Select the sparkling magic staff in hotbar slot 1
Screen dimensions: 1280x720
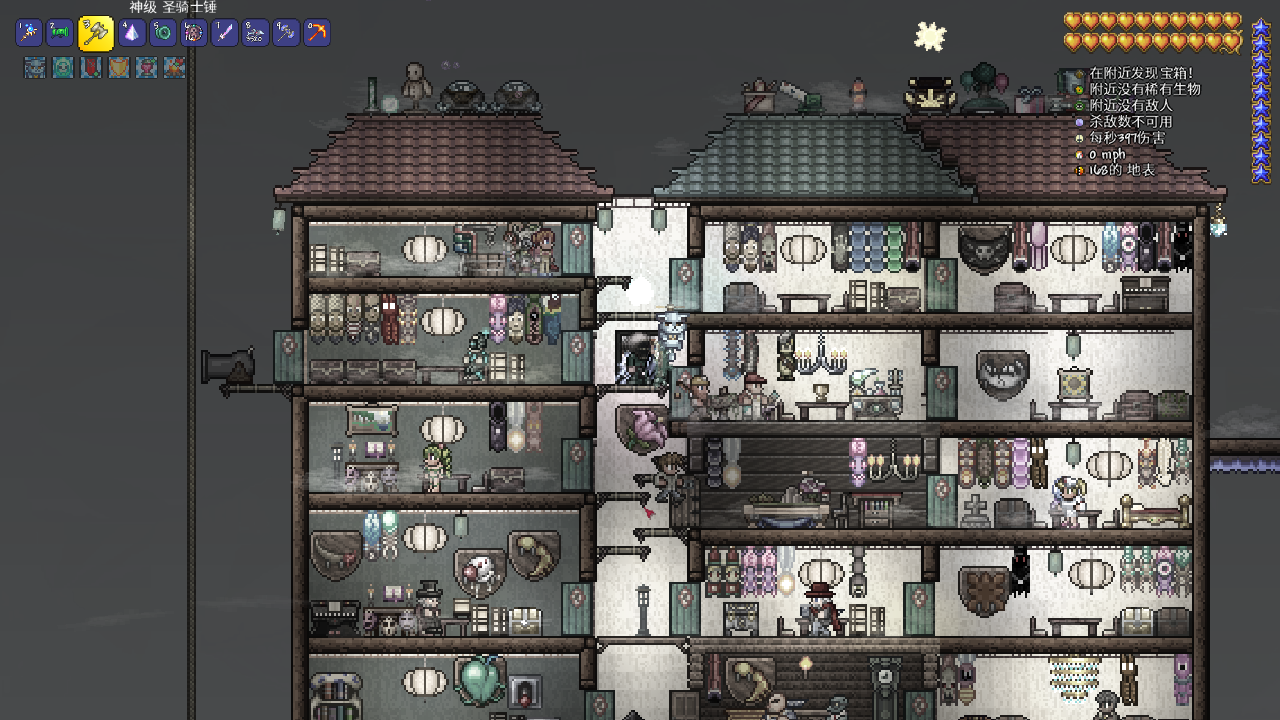click(x=29, y=33)
